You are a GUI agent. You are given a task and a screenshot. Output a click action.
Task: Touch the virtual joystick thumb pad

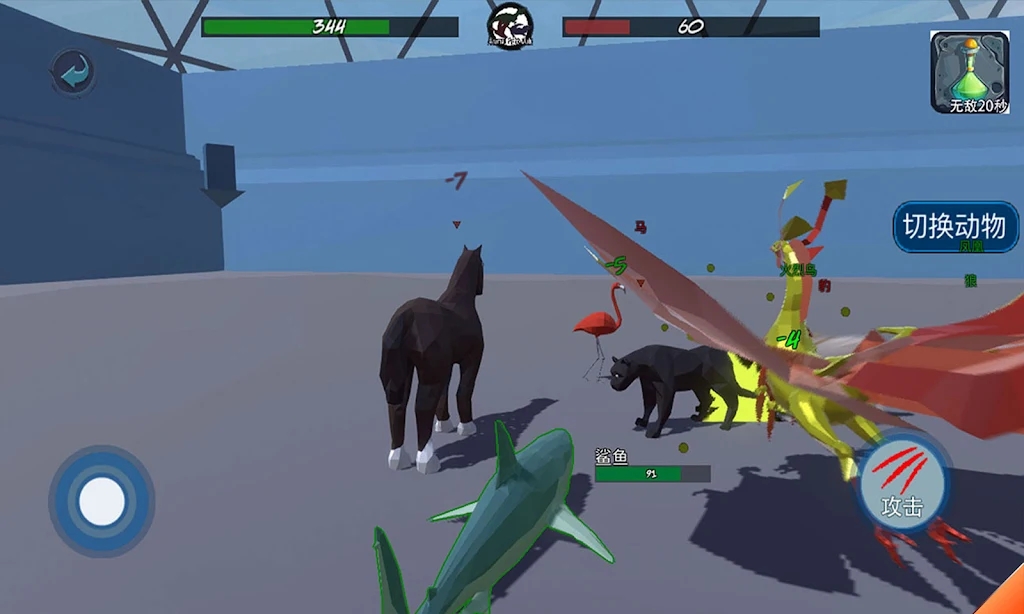(101, 500)
